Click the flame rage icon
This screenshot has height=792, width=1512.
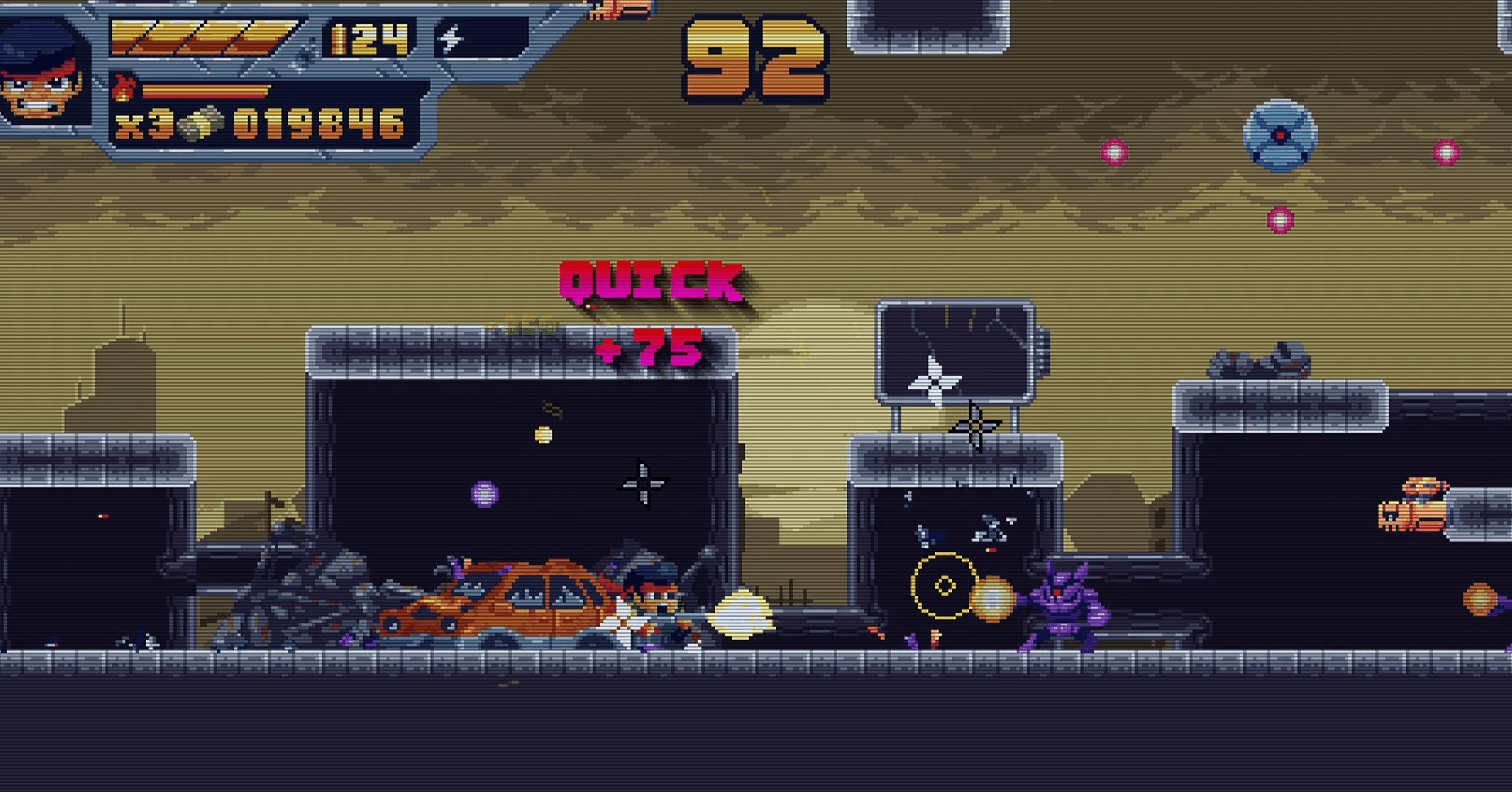pos(123,88)
